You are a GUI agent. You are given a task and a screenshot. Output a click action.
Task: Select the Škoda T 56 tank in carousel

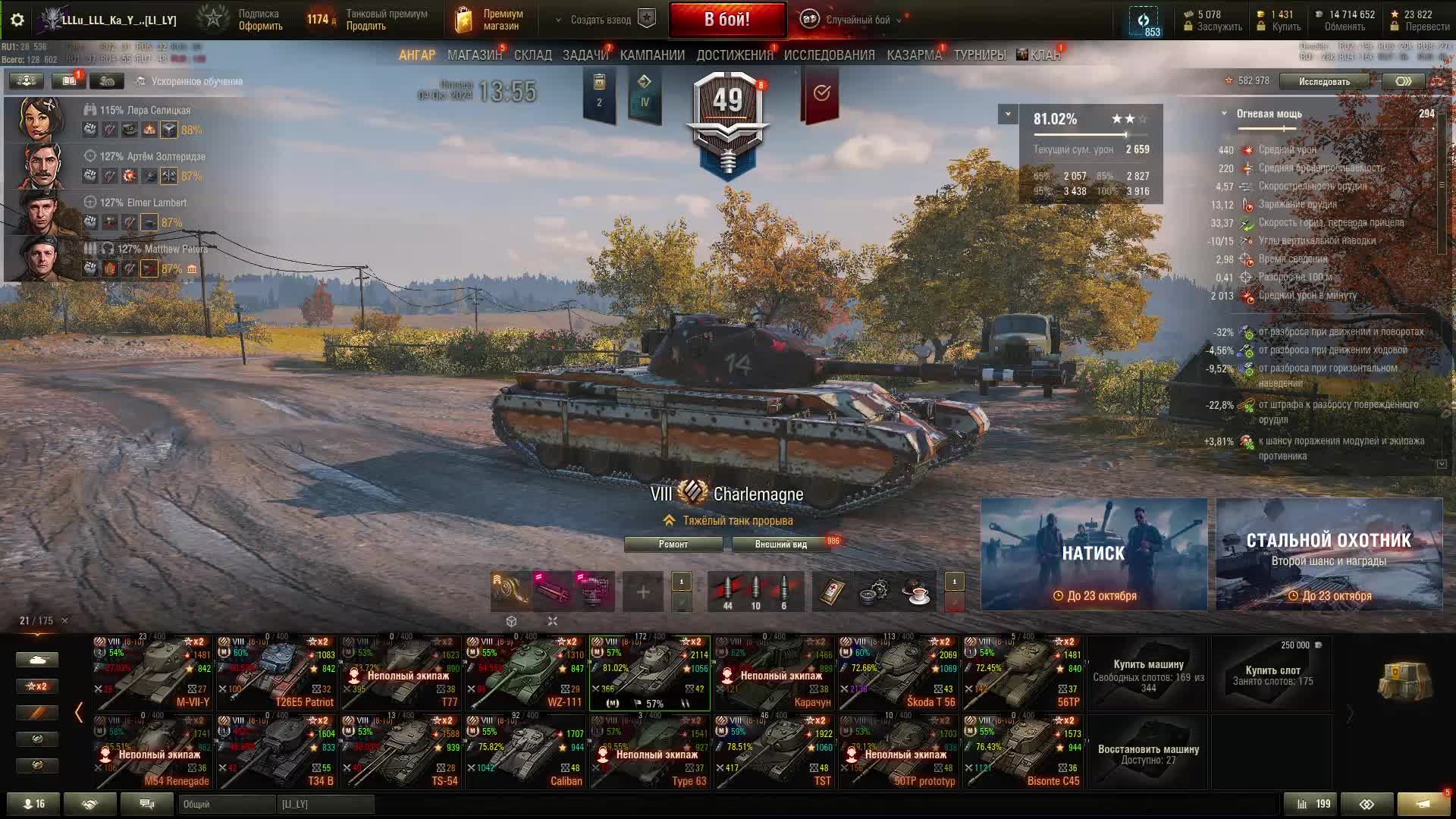click(x=898, y=673)
